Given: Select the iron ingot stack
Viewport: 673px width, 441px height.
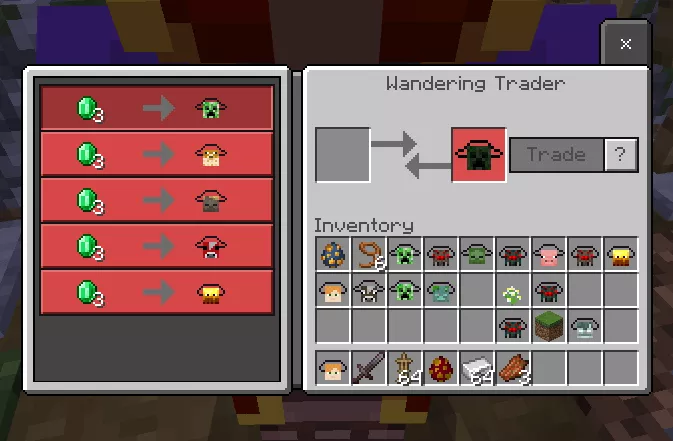Looking at the screenshot, I should coord(478,367).
